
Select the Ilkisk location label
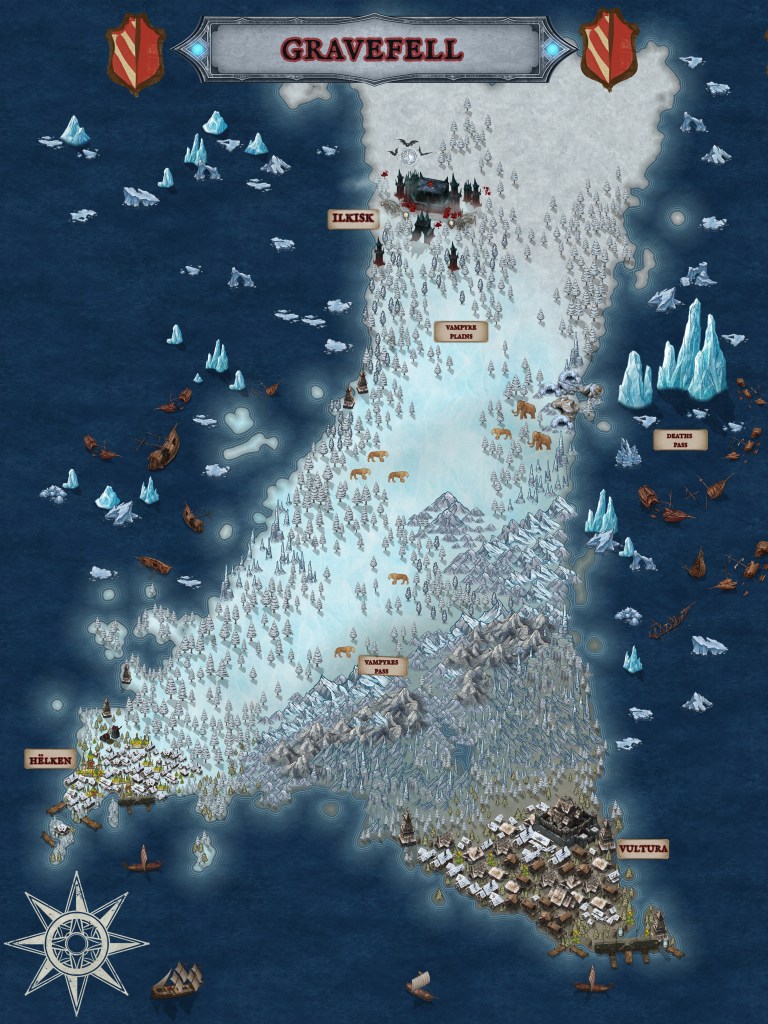[354, 219]
